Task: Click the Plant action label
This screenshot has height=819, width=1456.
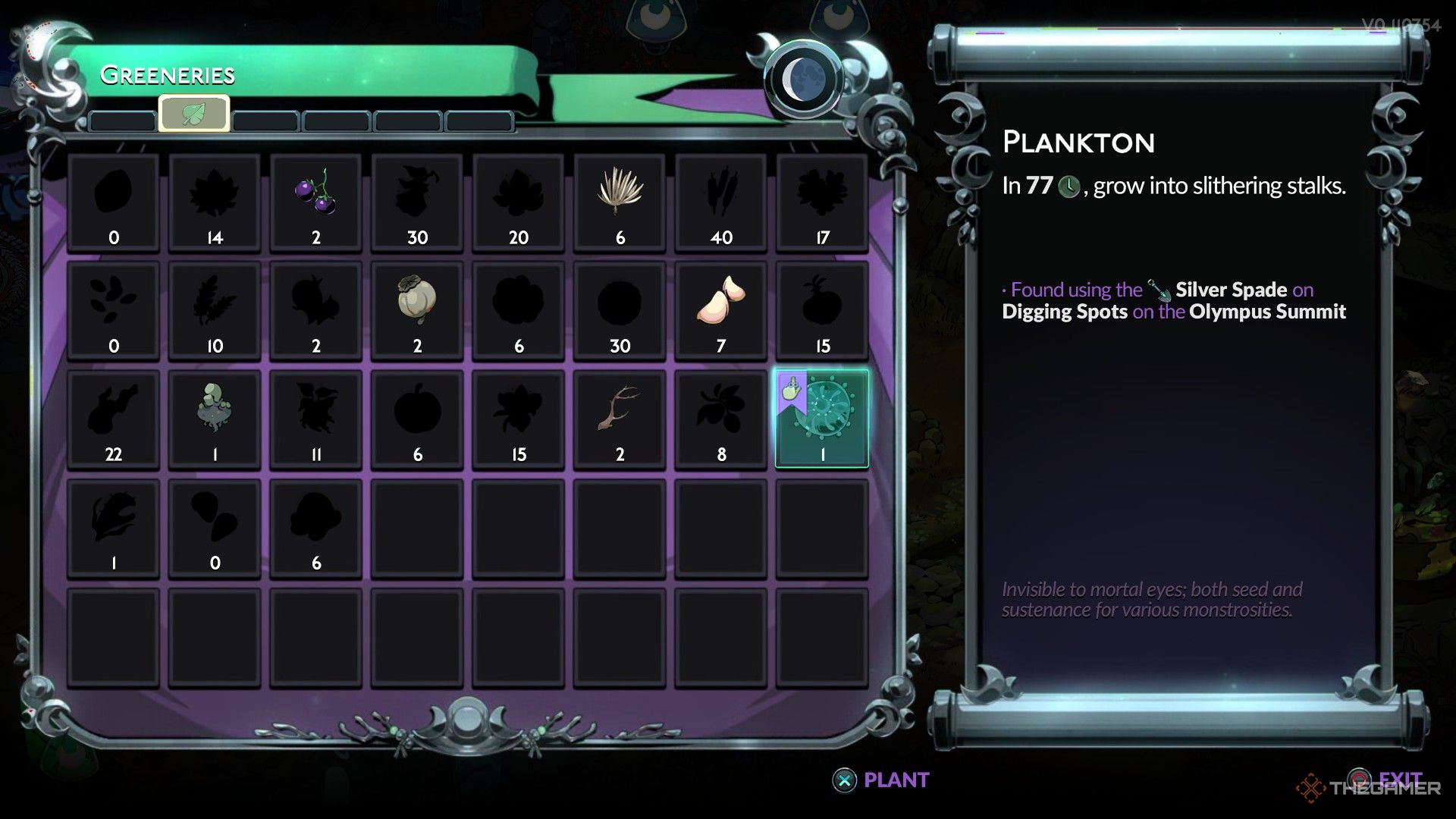Action: click(x=895, y=780)
